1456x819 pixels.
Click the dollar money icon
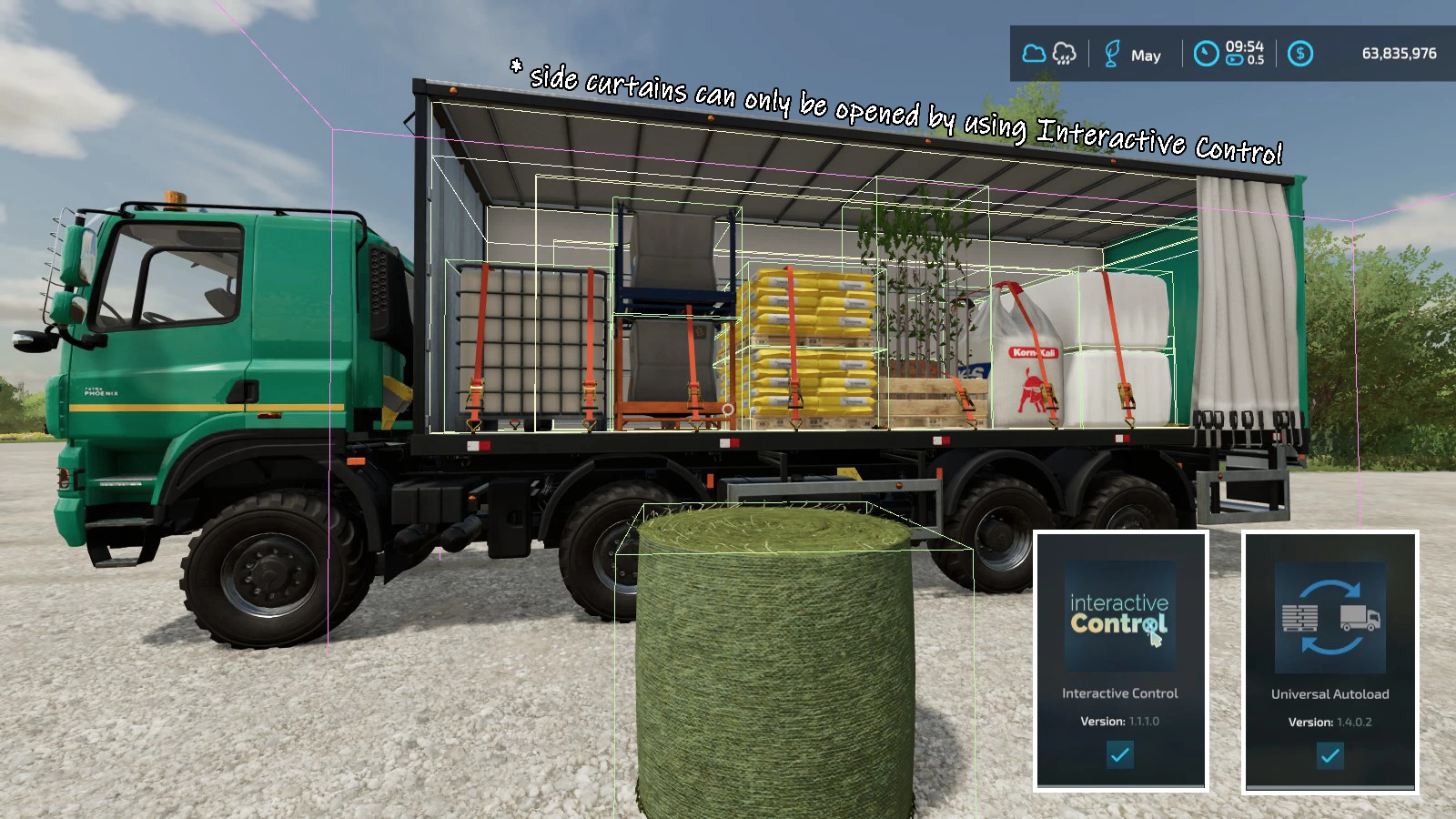[1300, 54]
